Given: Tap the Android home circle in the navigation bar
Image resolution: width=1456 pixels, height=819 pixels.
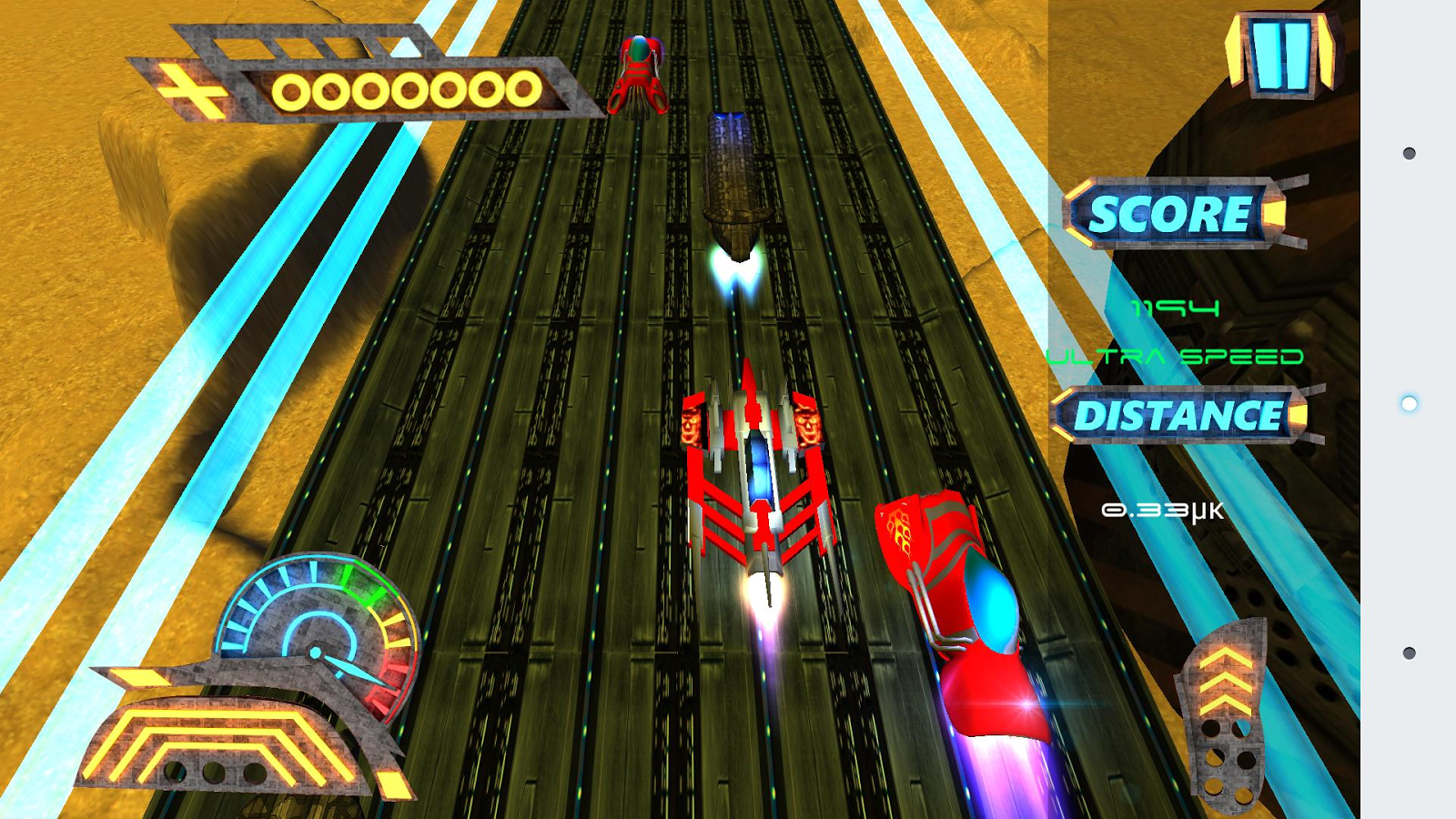Looking at the screenshot, I should pos(1409,403).
